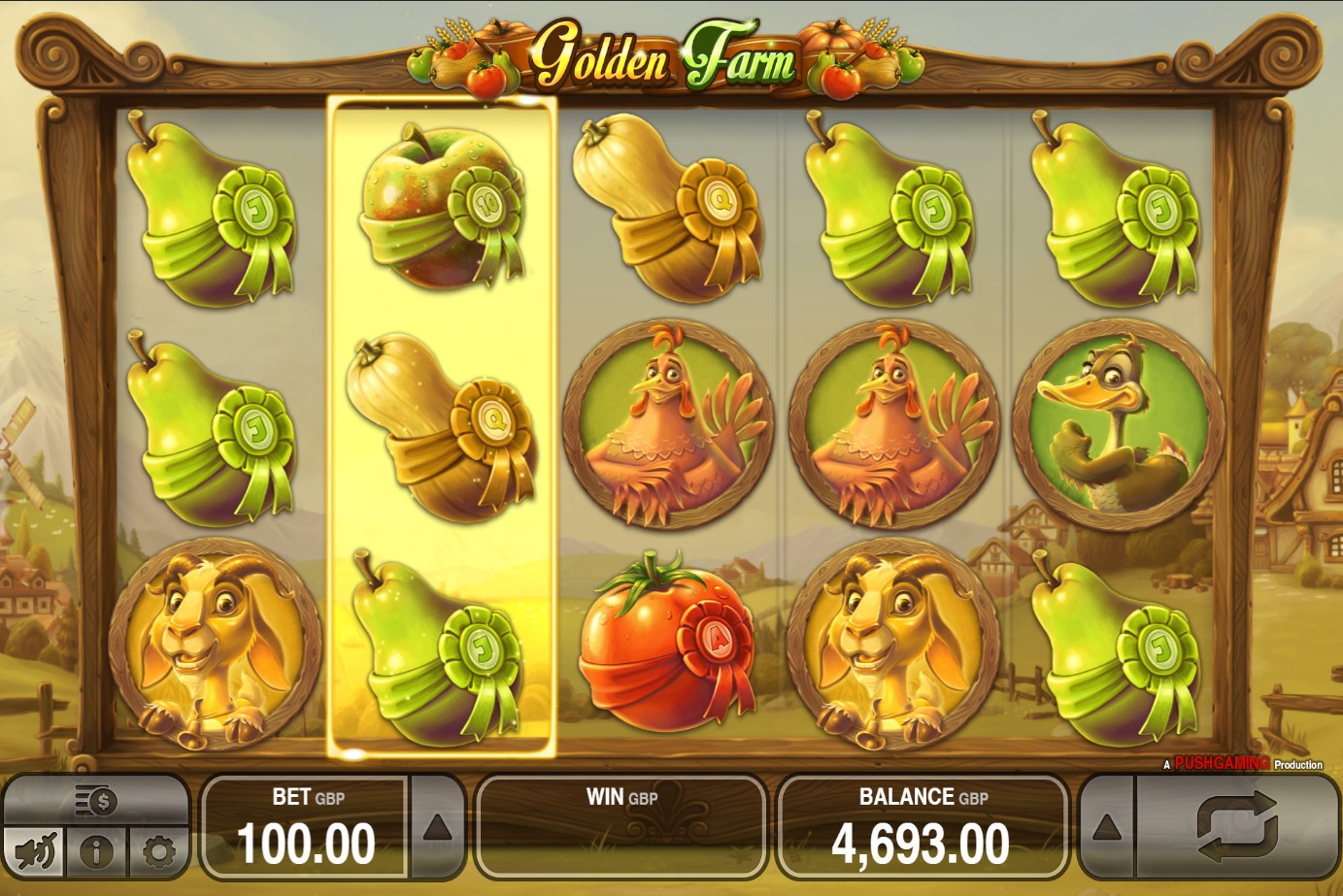Show game info via the 'i' icon

coord(96,852)
